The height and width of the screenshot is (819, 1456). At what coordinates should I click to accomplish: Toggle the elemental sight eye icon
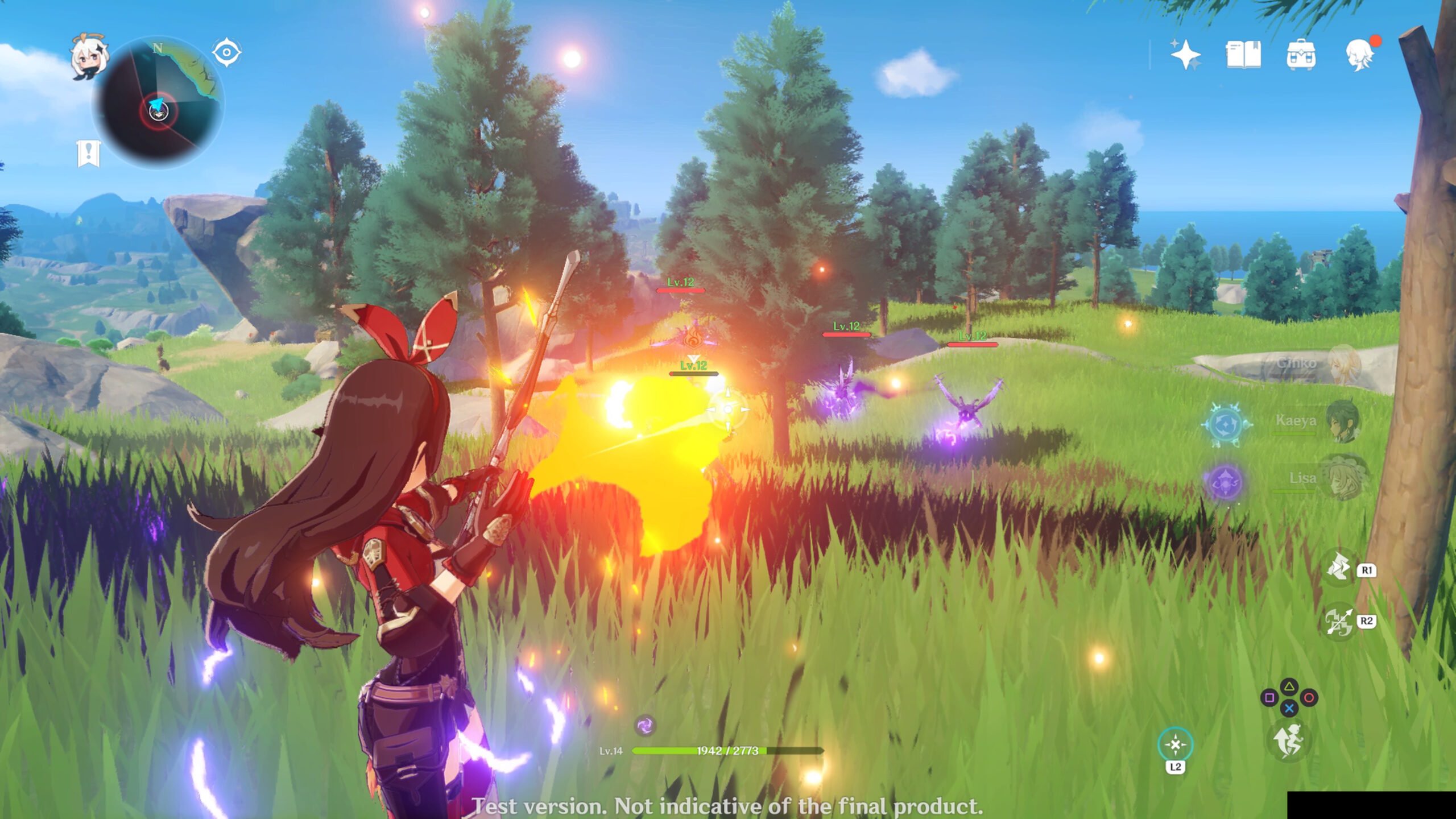tap(226, 53)
